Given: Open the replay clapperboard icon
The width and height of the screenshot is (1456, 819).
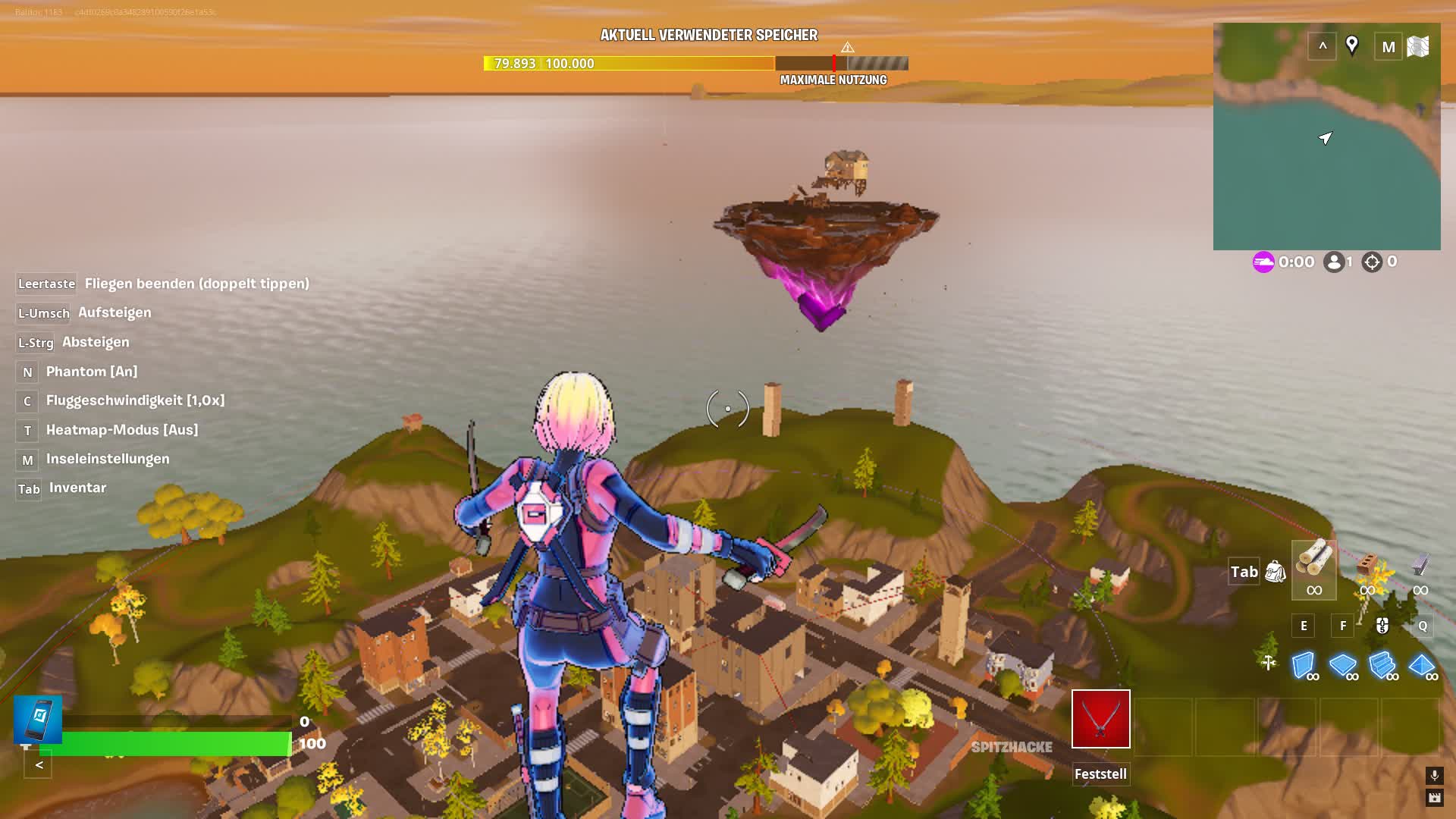Looking at the screenshot, I should coord(1434,797).
